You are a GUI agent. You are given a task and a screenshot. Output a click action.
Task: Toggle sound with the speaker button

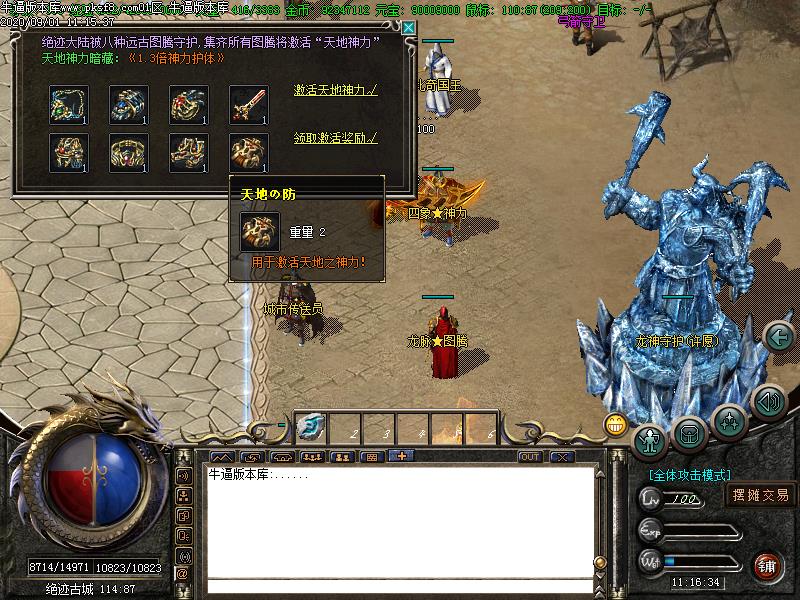pyautogui.click(x=768, y=402)
